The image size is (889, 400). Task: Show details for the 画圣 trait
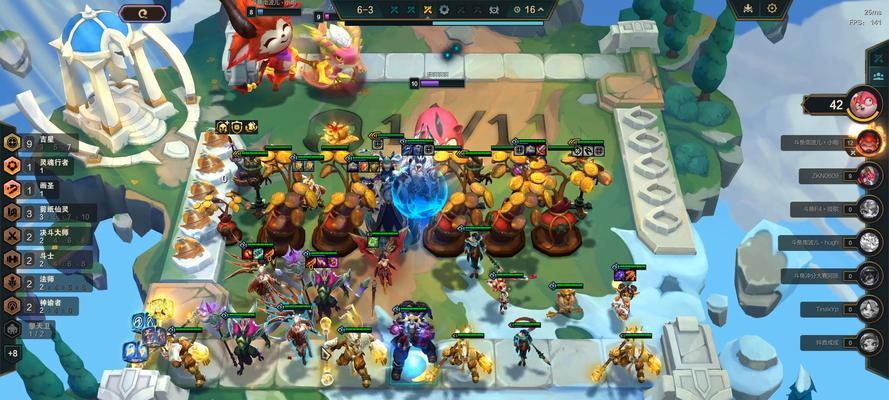pyautogui.click(x=40, y=187)
